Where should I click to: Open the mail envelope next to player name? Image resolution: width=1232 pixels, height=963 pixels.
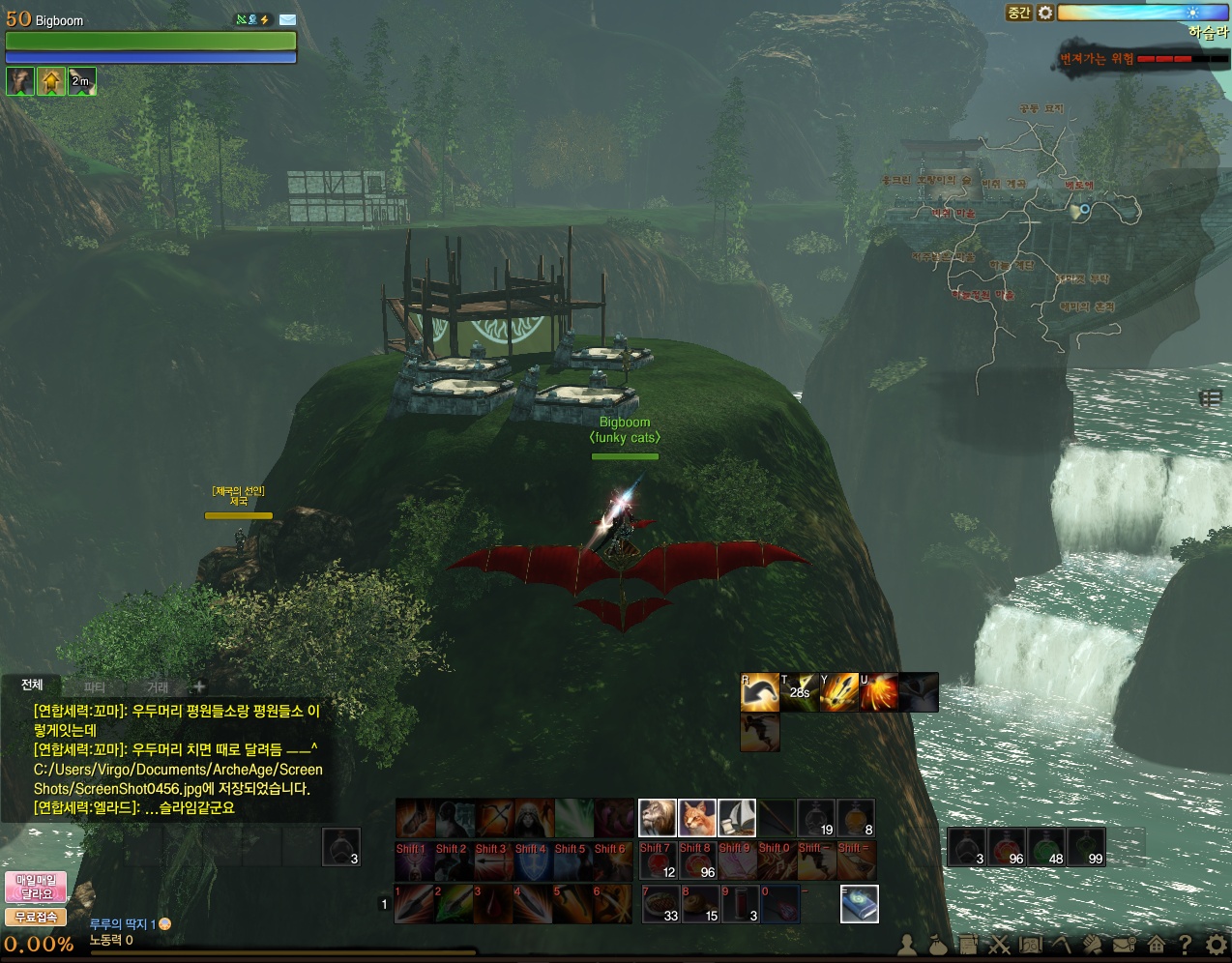[287, 19]
